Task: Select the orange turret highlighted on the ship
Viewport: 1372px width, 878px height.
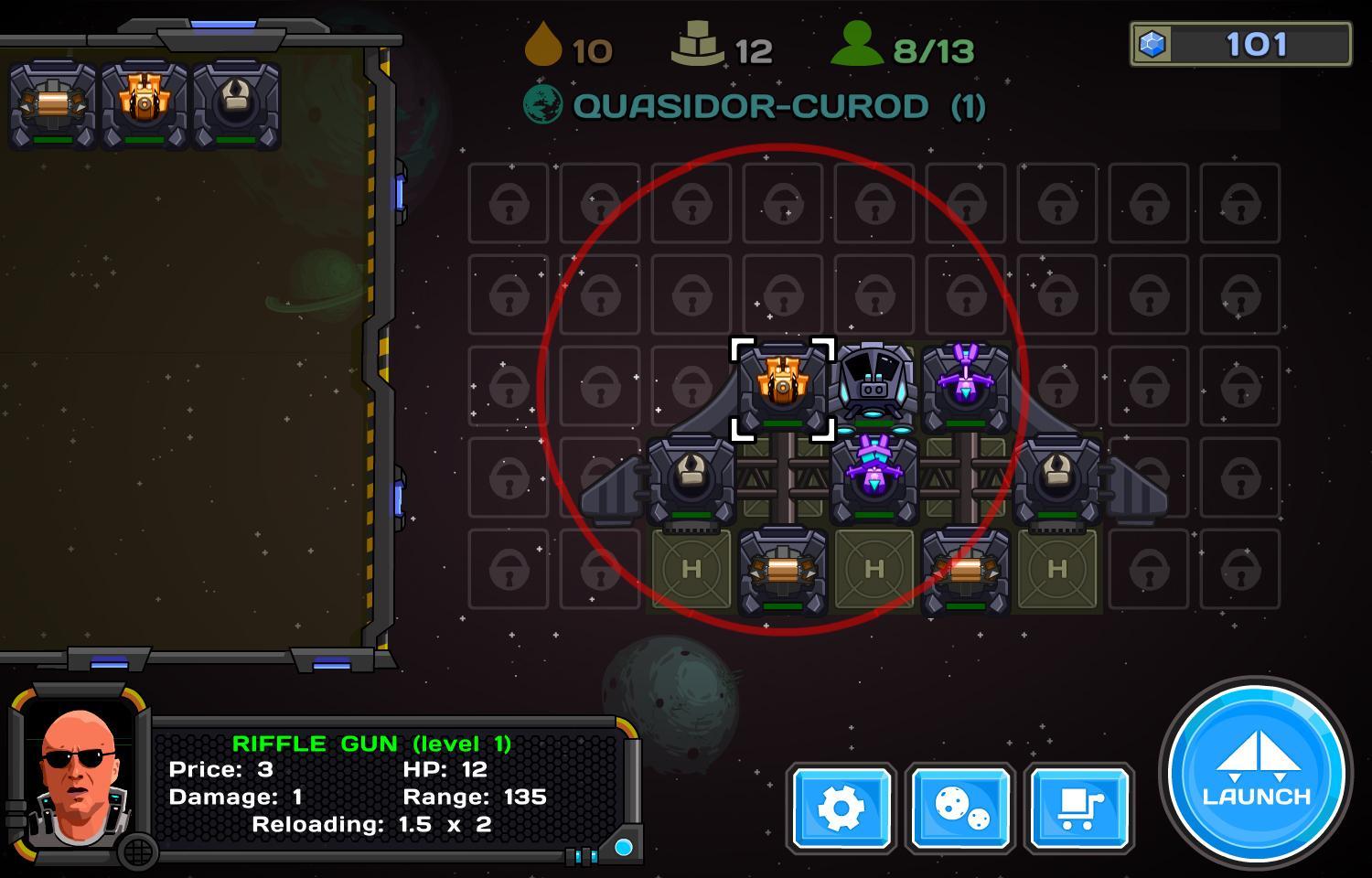Action: point(780,384)
